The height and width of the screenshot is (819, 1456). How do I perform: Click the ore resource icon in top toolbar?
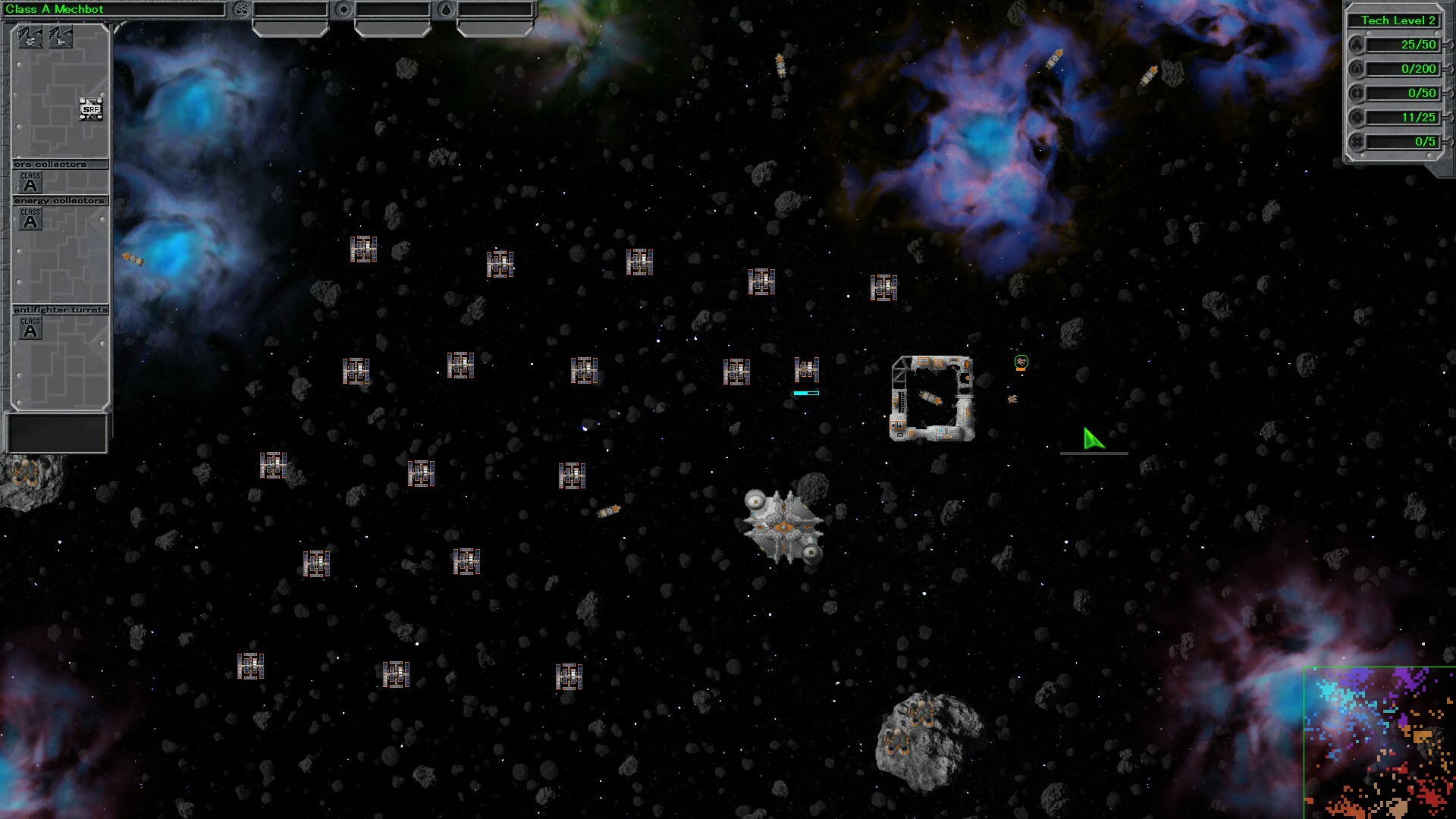[242, 9]
